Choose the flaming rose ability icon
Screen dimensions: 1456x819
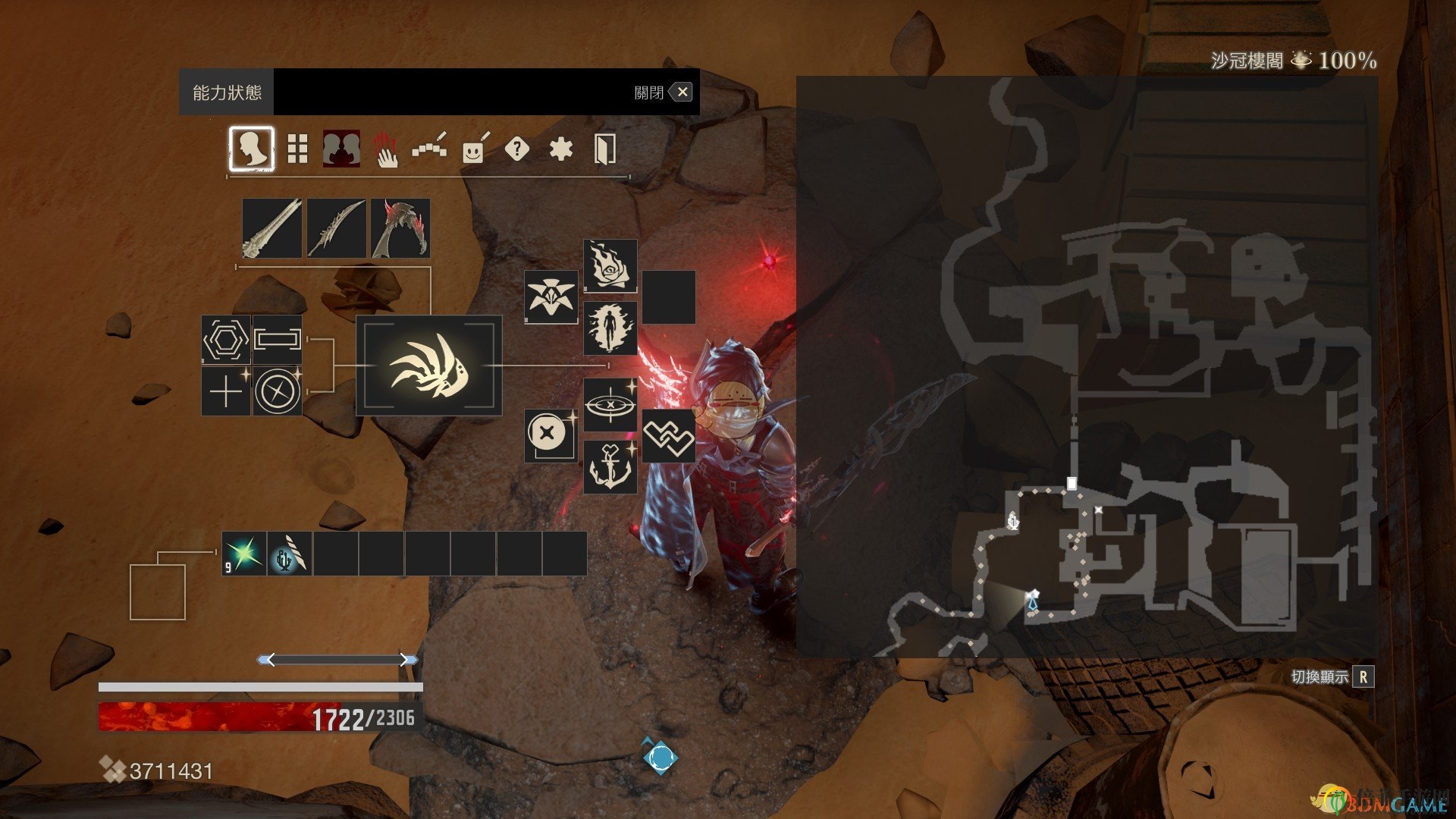coord(610,265)
